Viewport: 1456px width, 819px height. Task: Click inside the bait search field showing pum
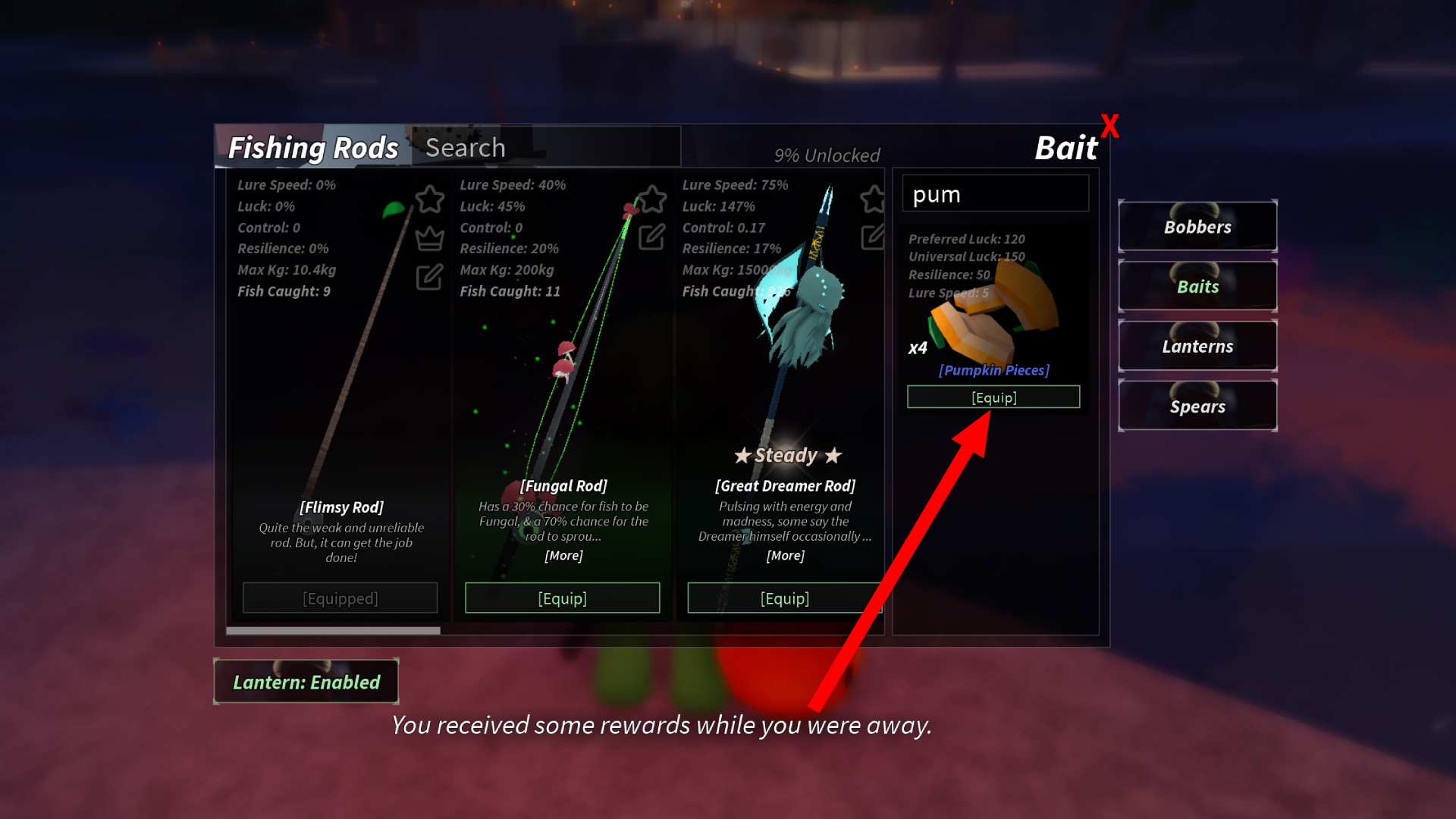pyautogui.click(x=994, y=194)
